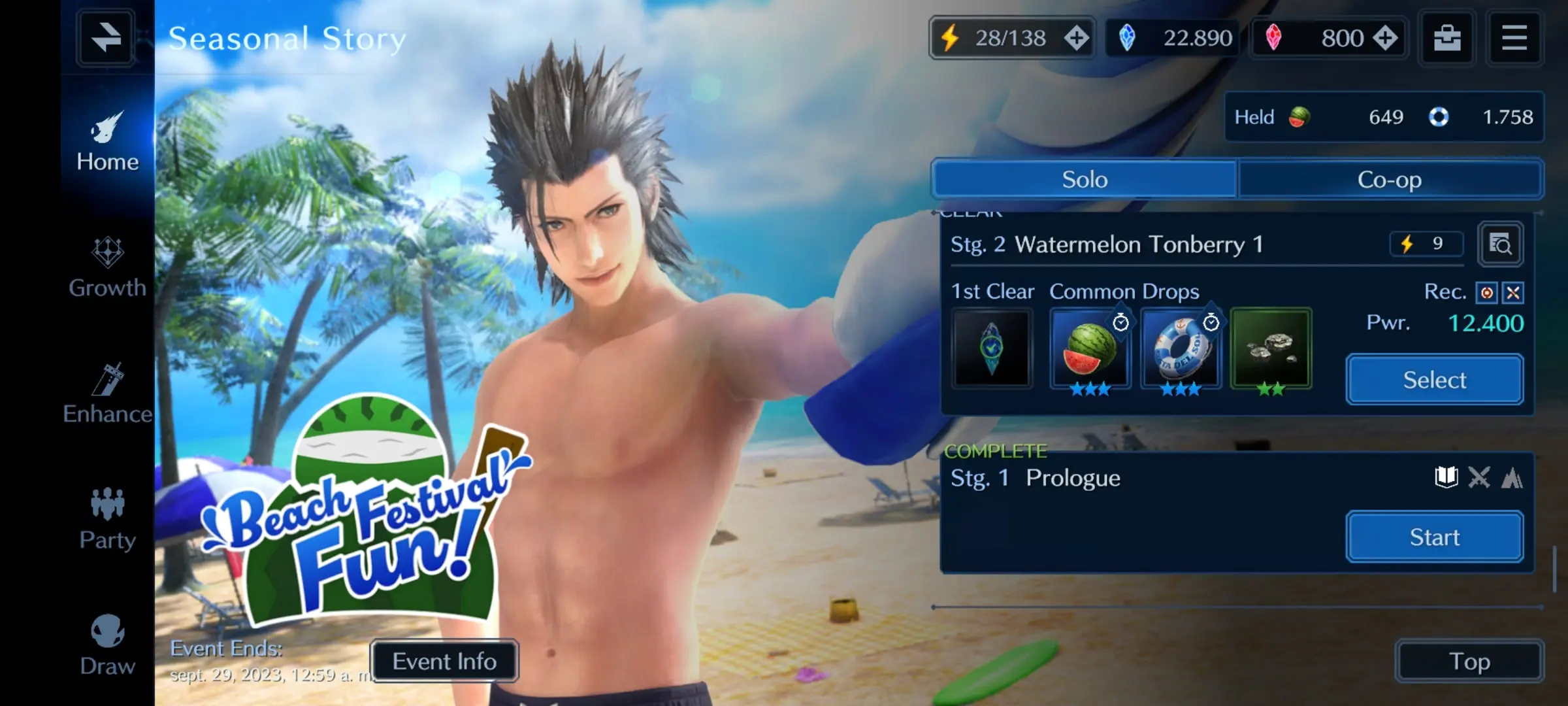Screen dimensions: 1568x706
Task: Jump to Top of stage list
Action: pyautogui.click(x=1469, y=662)
